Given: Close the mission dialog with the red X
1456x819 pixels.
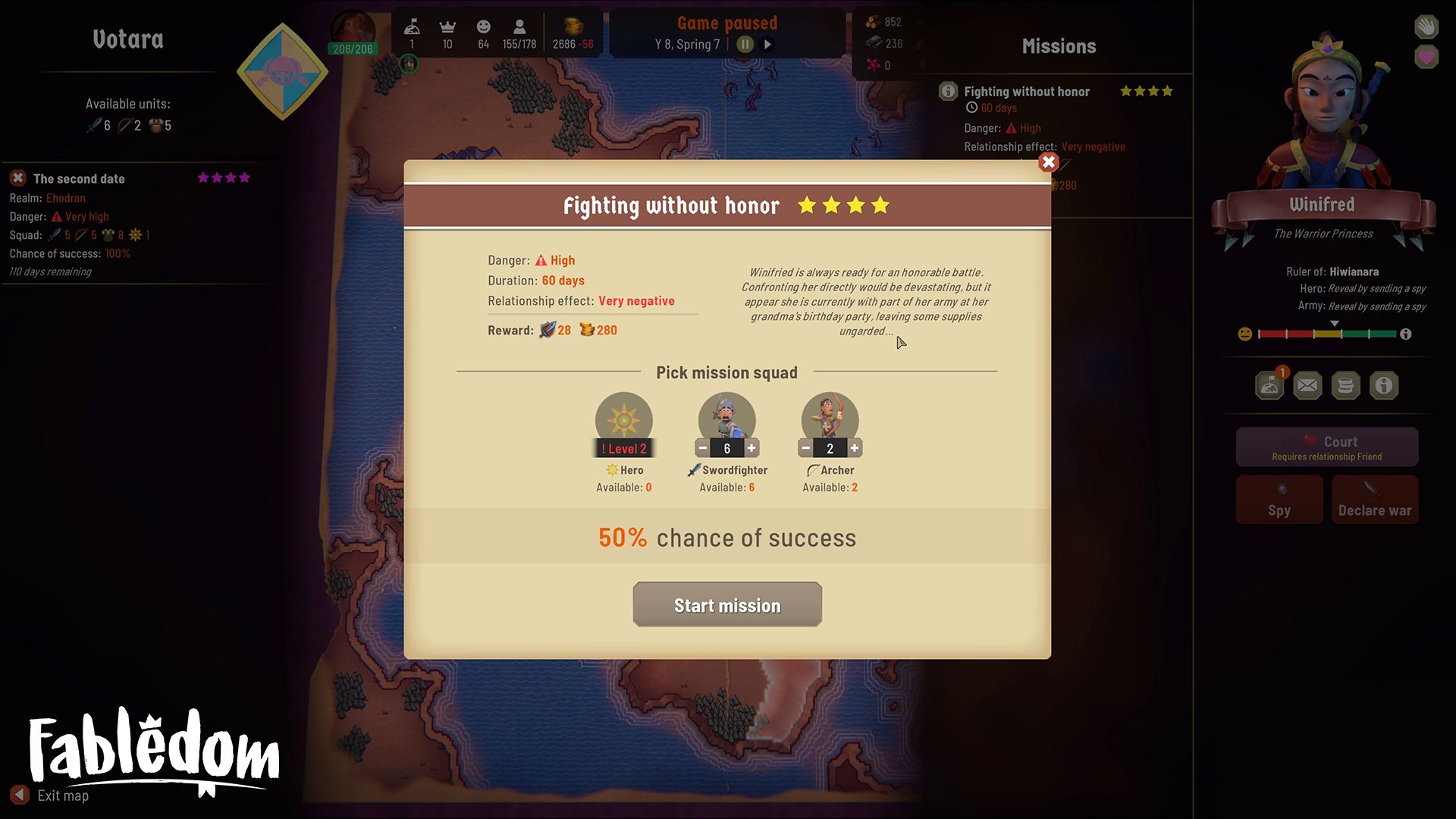Looking at the screenshot, I should tap(1048, 162).
